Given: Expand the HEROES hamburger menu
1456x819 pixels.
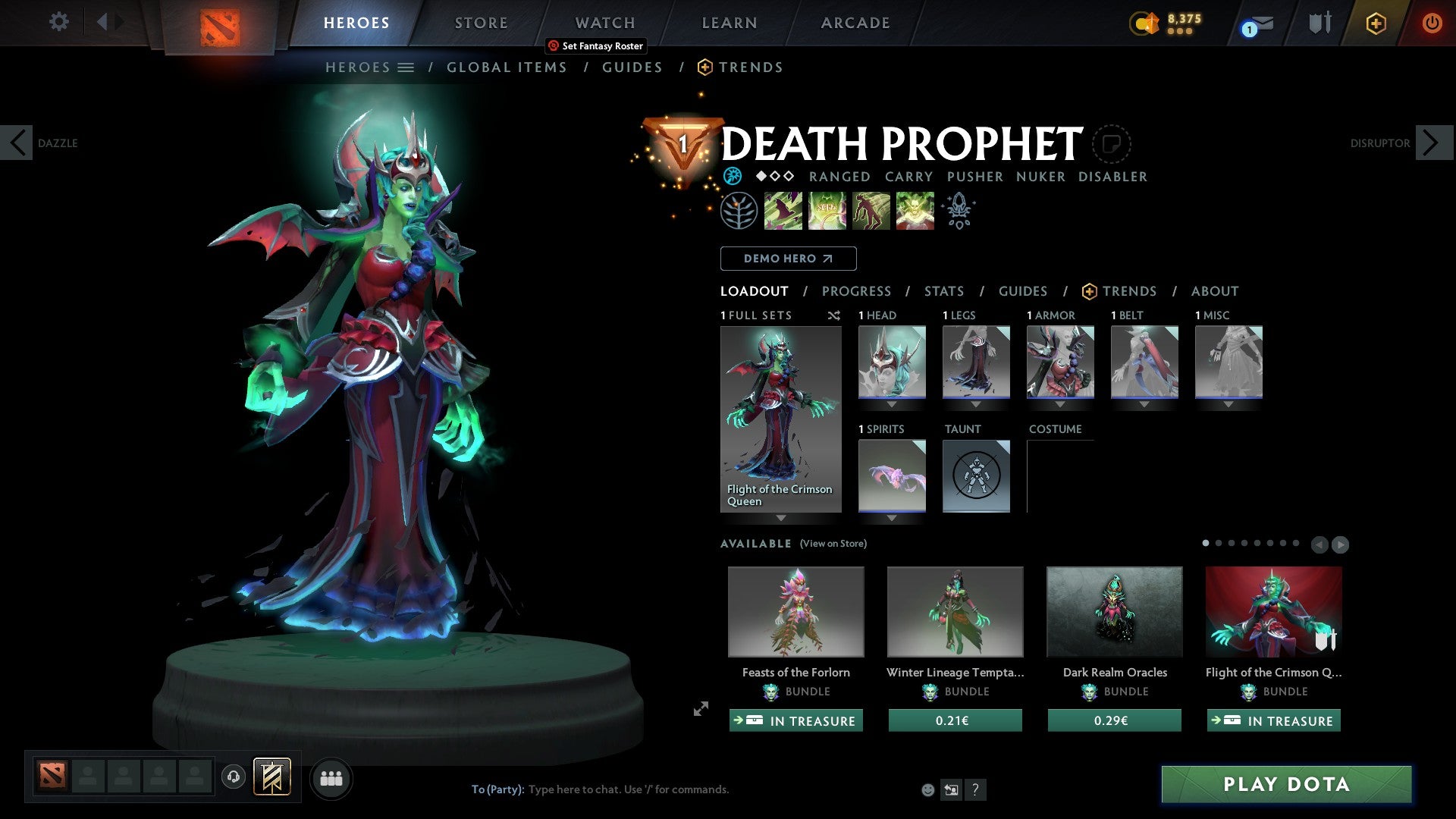Looking at the screenshot, I should click(x=407, y=67).
